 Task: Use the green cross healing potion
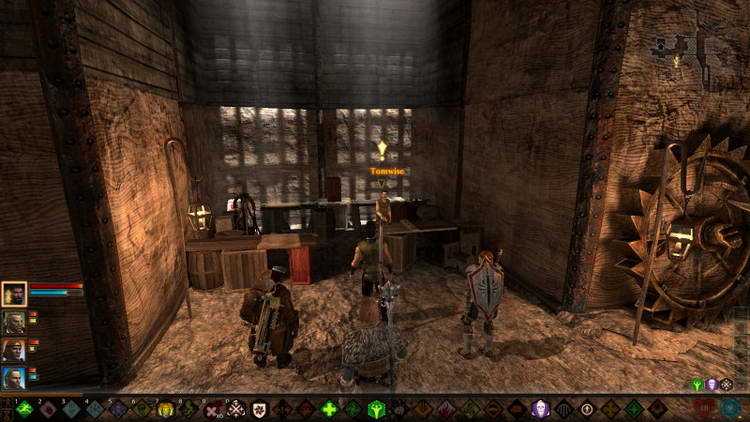point(329,408)
